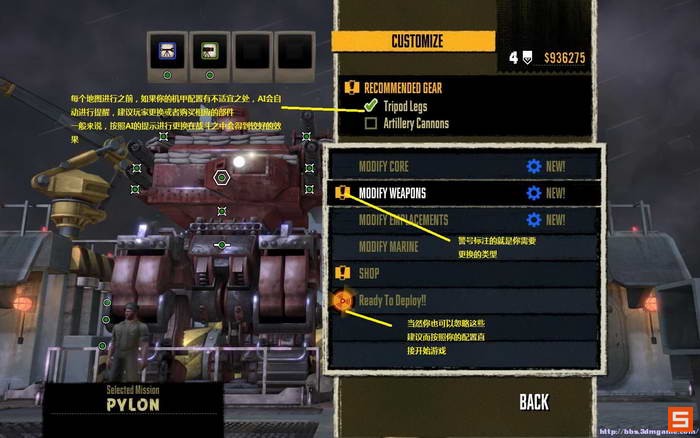Open Modify Emplacements option
This screenshot has width=700, height=438.
[402, 220]
